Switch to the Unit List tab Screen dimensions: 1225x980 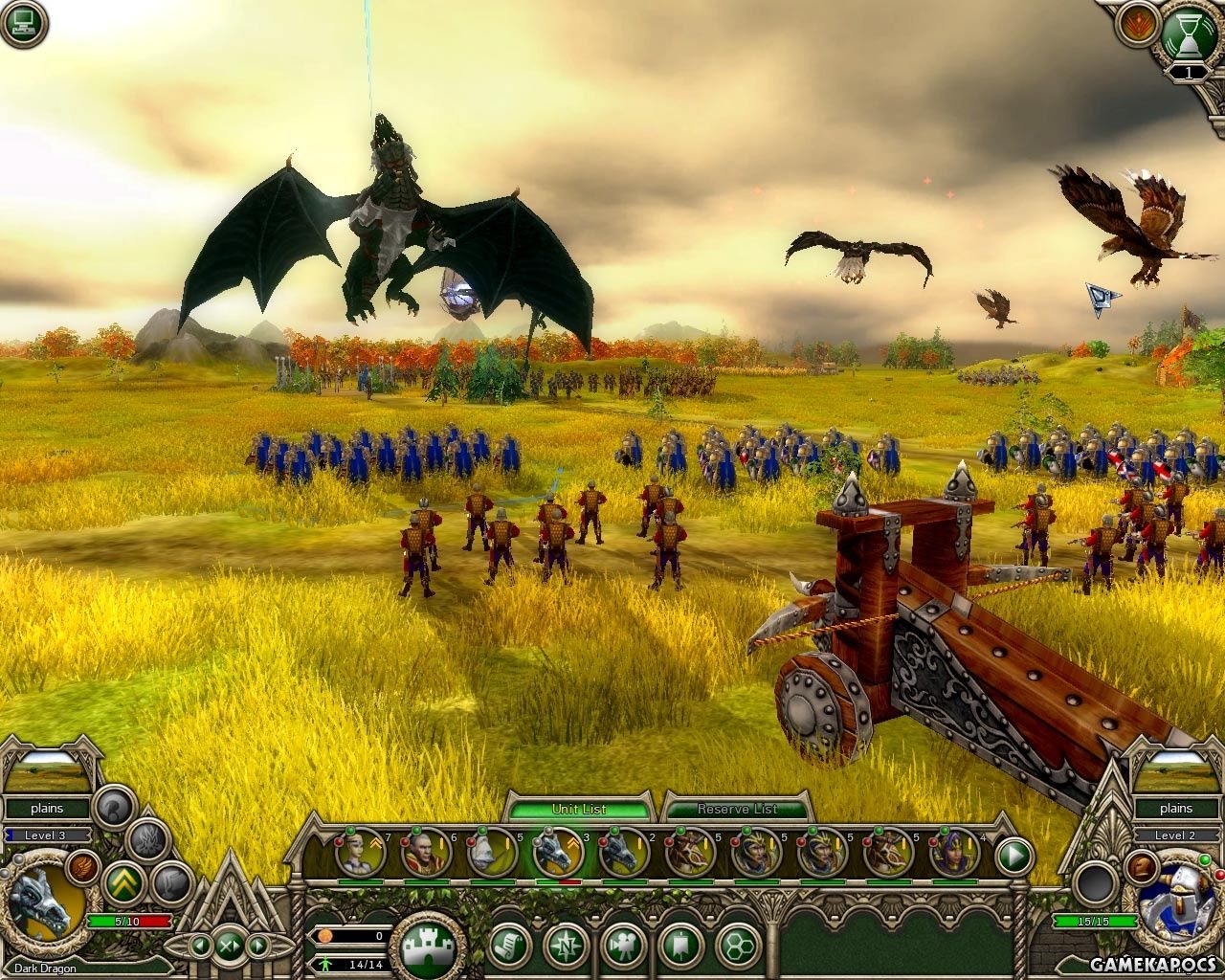pos(579,809)
